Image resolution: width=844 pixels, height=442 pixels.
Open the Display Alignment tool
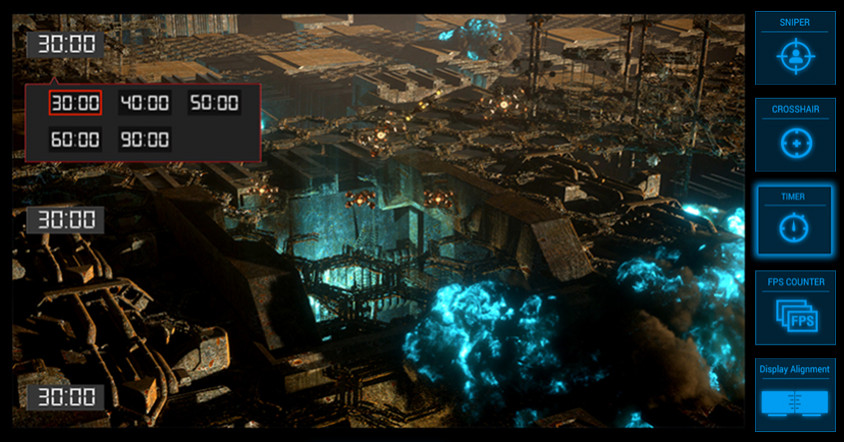pyautogui.click(x=795, y=395)
